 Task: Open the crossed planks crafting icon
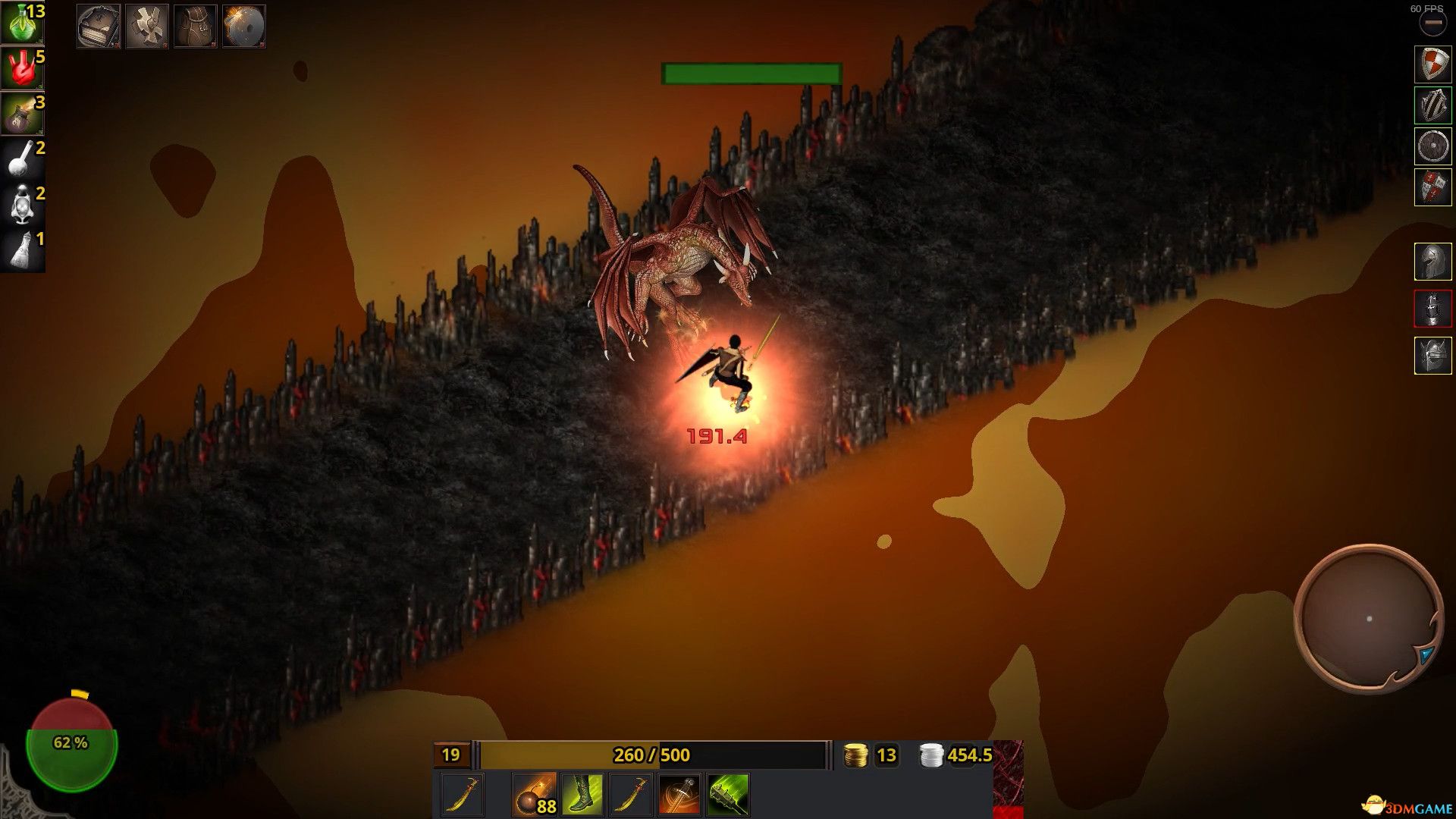pyautogui.click(x=146, y=26)
